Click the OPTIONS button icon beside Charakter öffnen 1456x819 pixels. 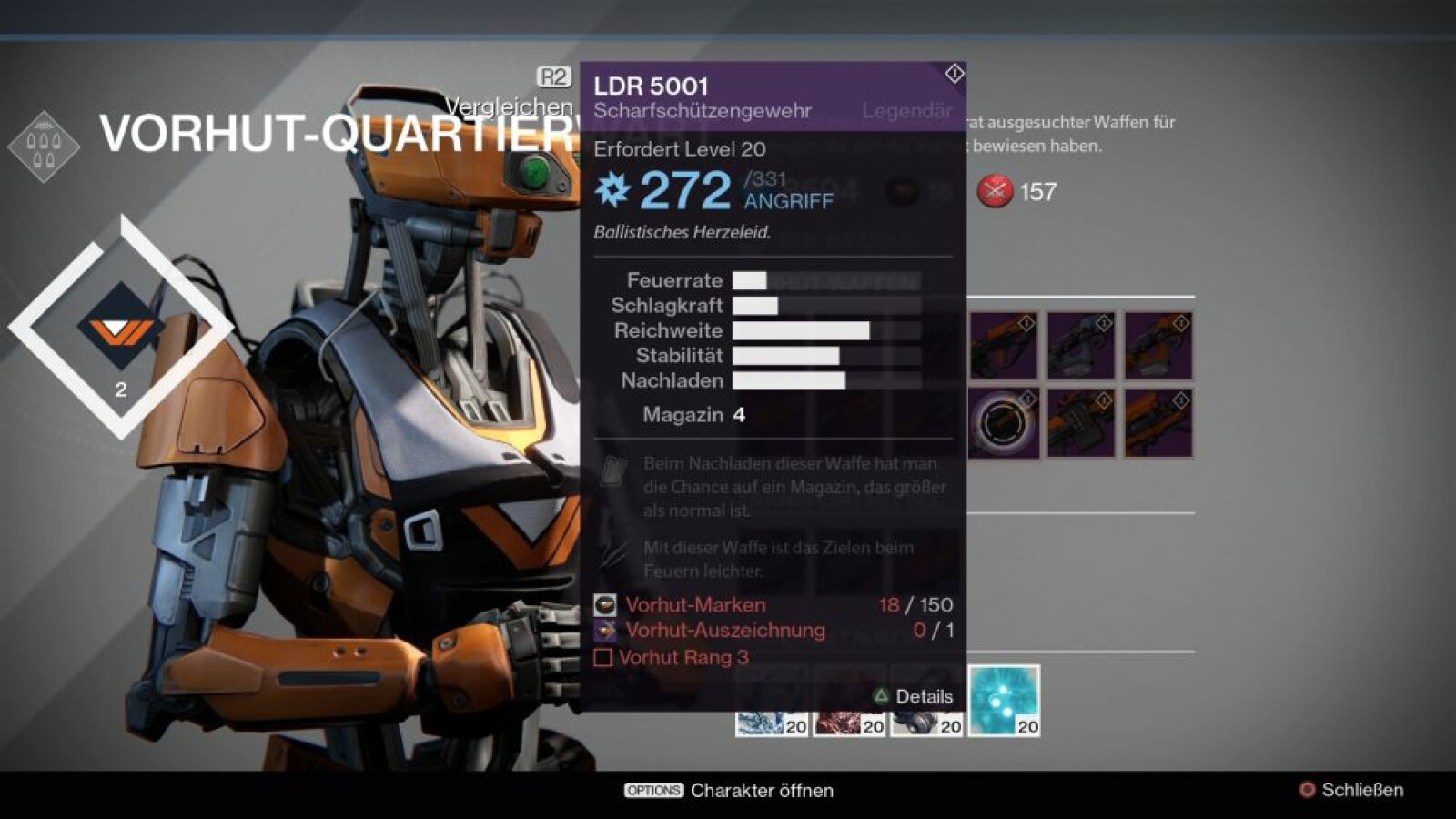click(x=652, y=791)
